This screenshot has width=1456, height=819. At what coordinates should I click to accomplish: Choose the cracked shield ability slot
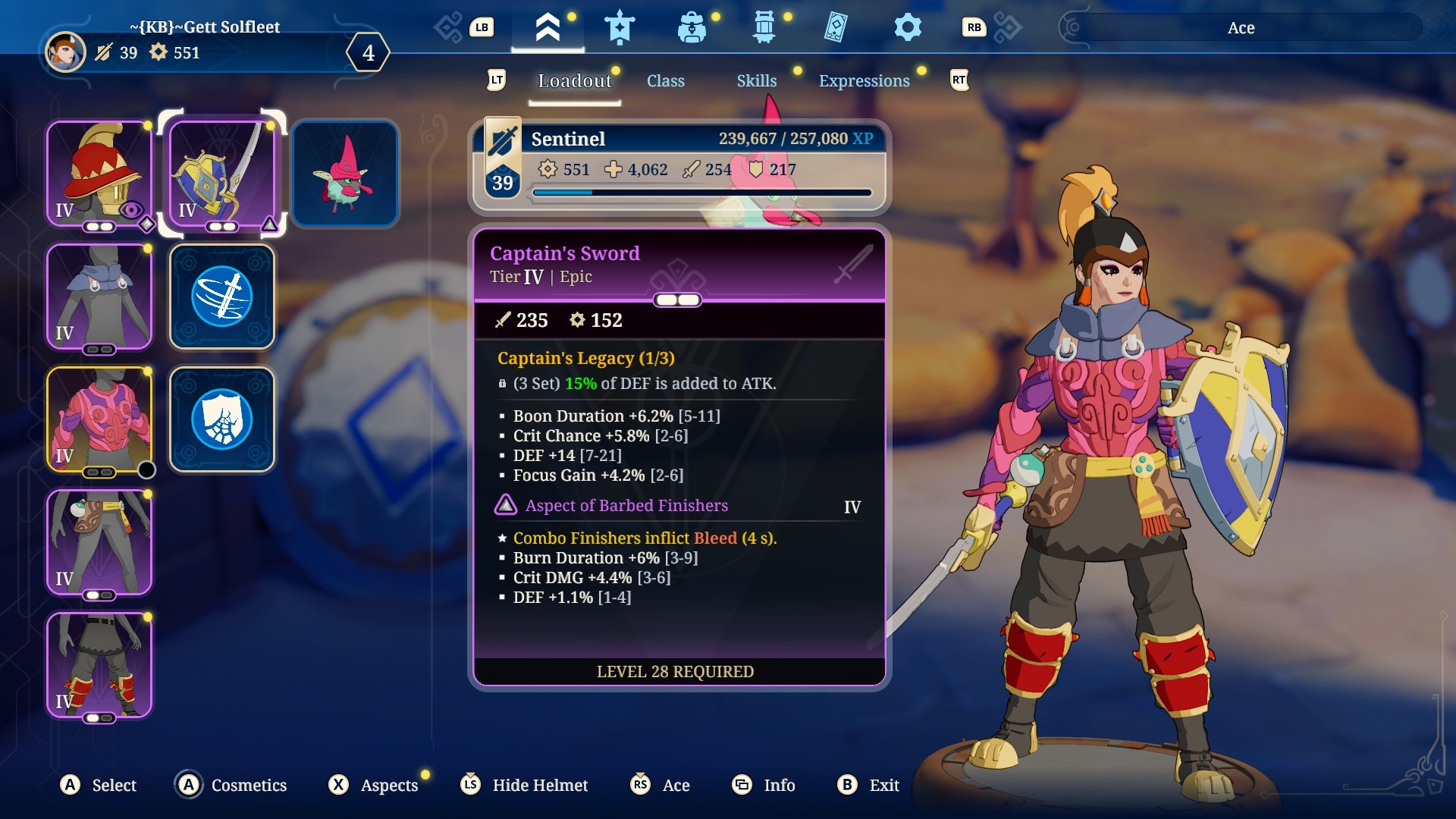(x=222, y=419)
